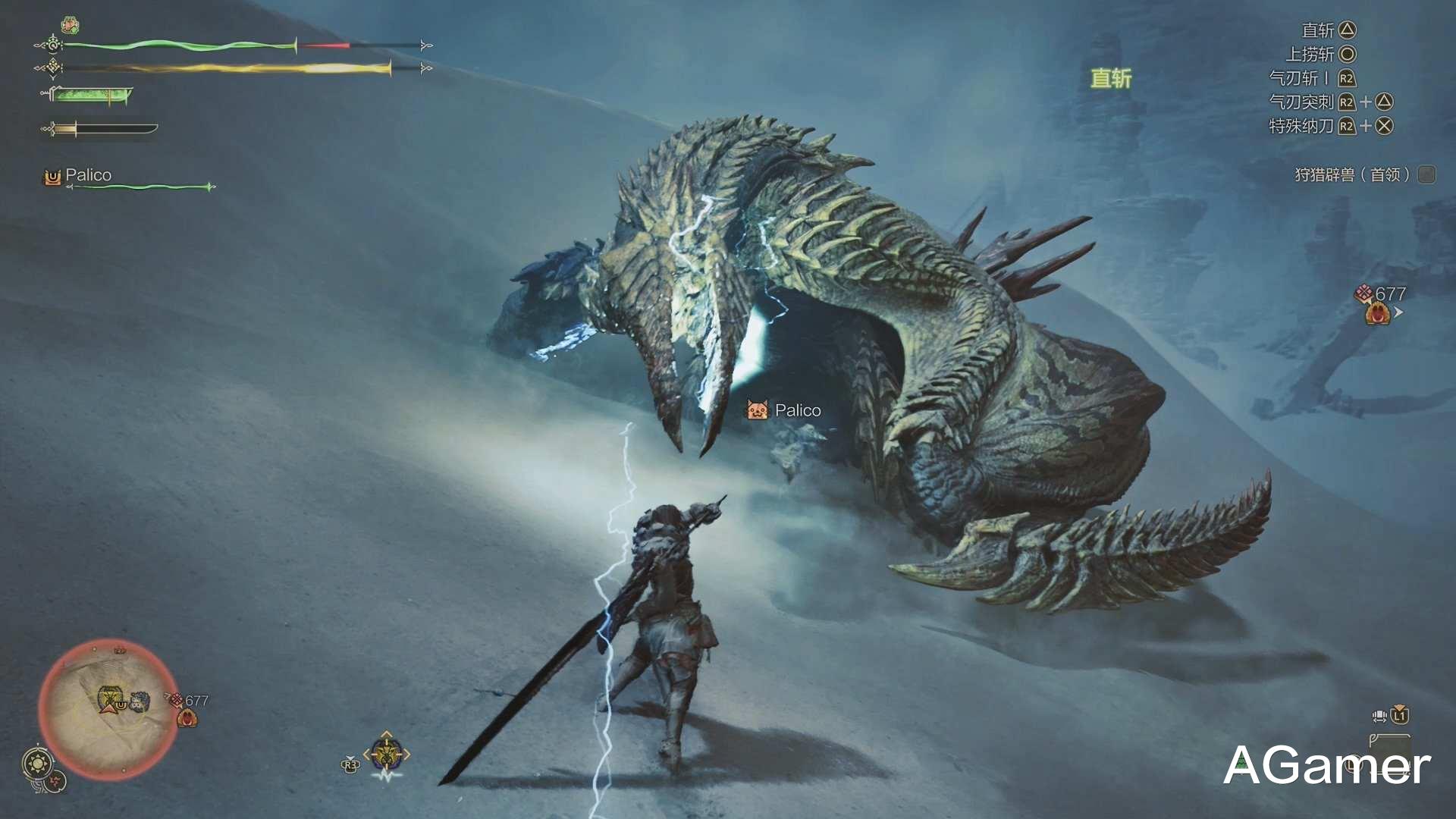
Task: Select the target-lock monster icon
Action: 387,755
